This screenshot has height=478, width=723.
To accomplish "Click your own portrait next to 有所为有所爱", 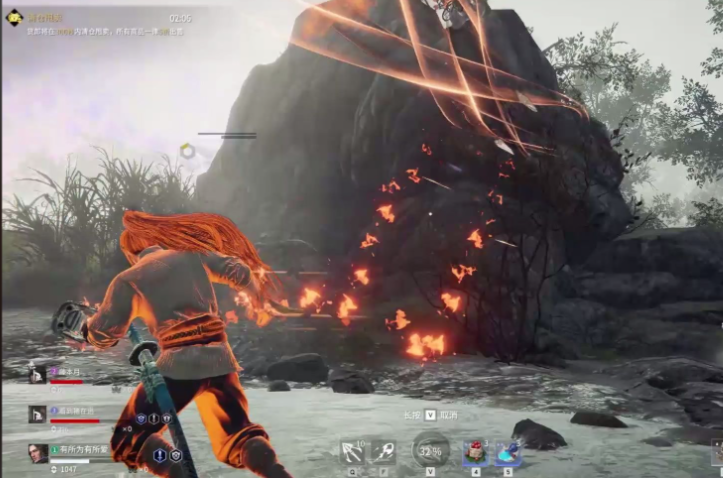I will pyautogui.click(x=37, y=453).
